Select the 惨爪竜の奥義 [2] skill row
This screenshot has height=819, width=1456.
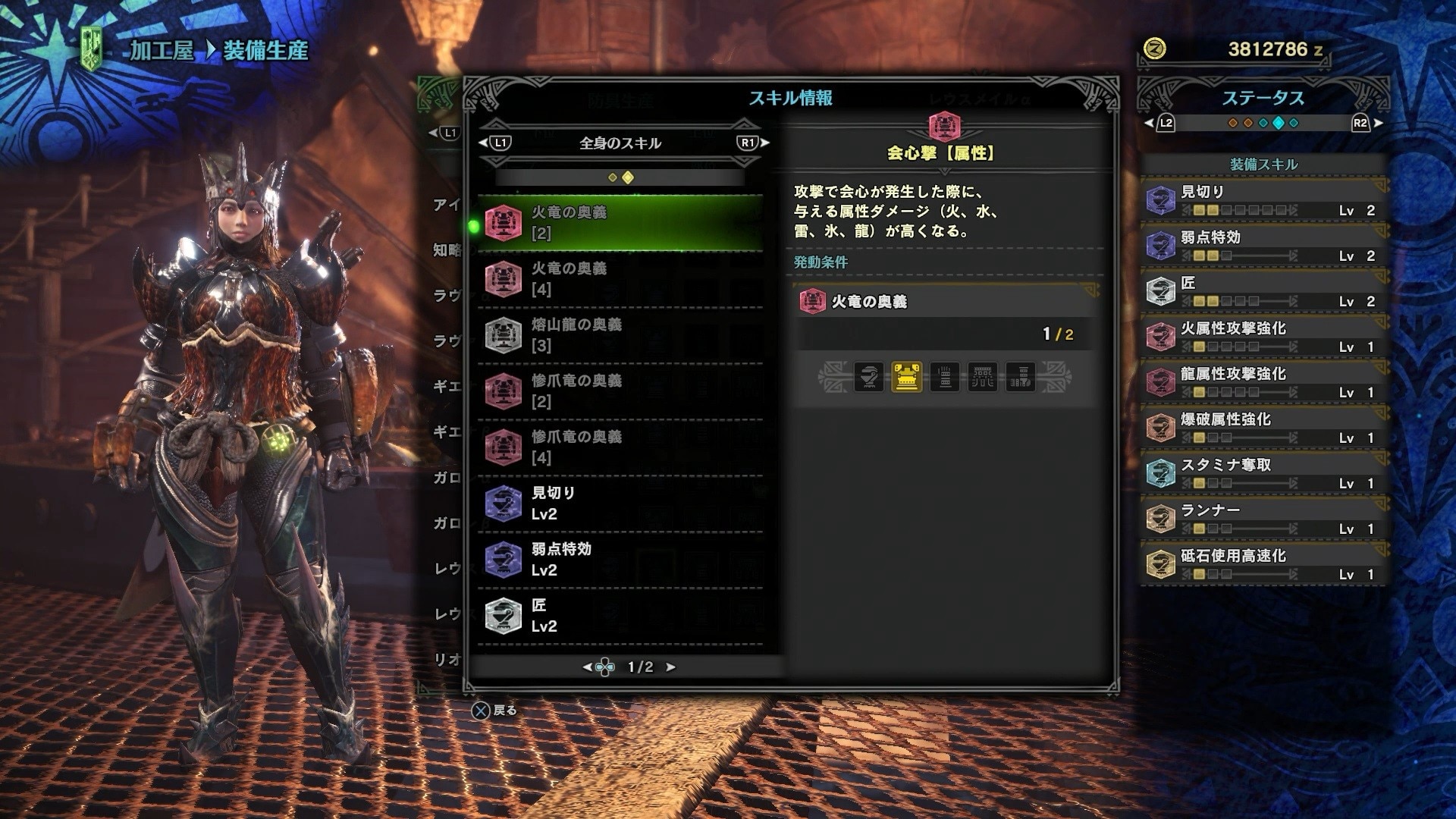click(x=620, y=391)
